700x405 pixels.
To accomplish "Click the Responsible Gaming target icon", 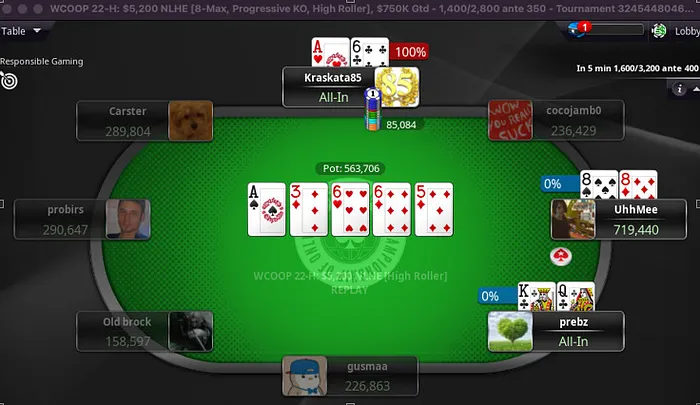I will click(x=10, y=80).
